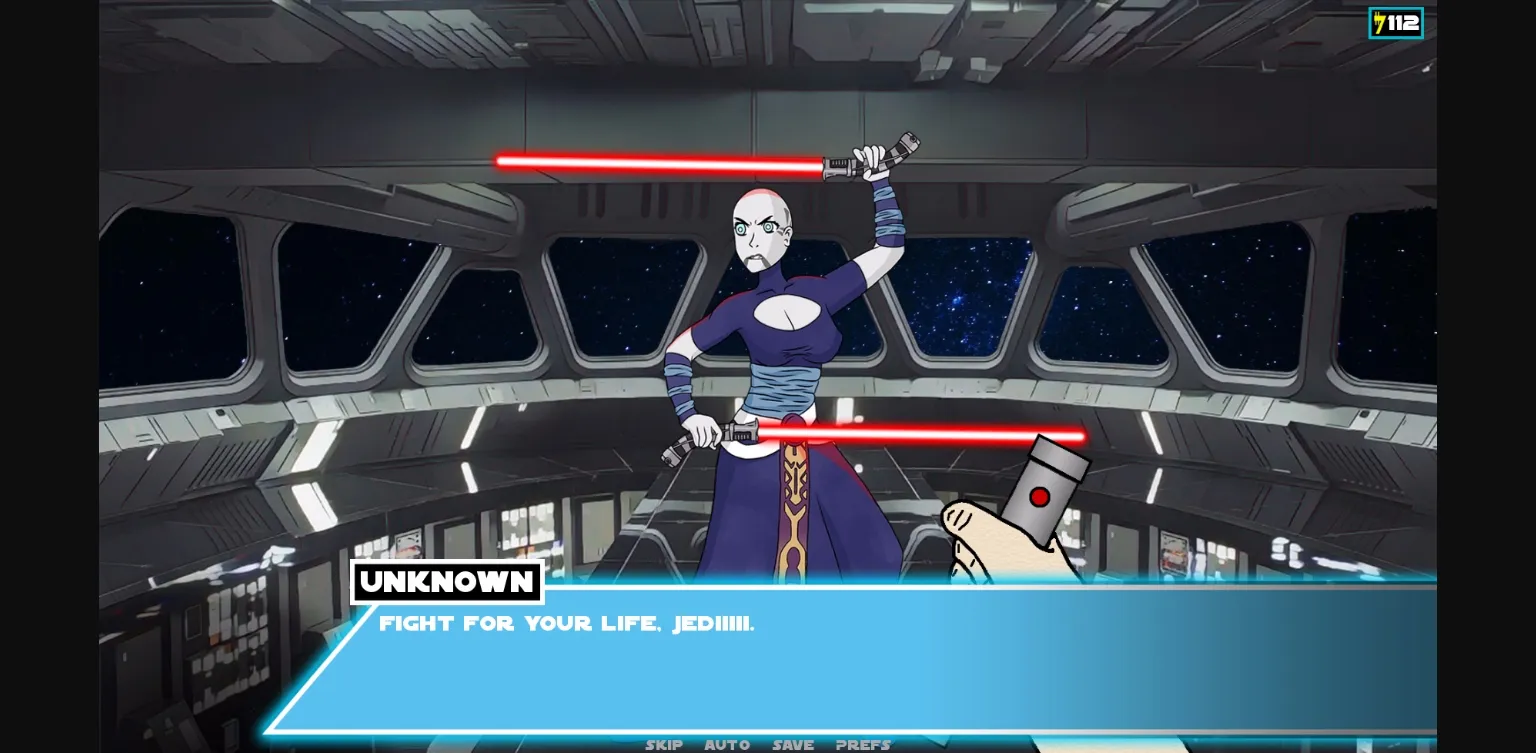Click the UNKNOWN speaker nameplate
Viewport: 1536px width, 753px height.
pos(447,582)
